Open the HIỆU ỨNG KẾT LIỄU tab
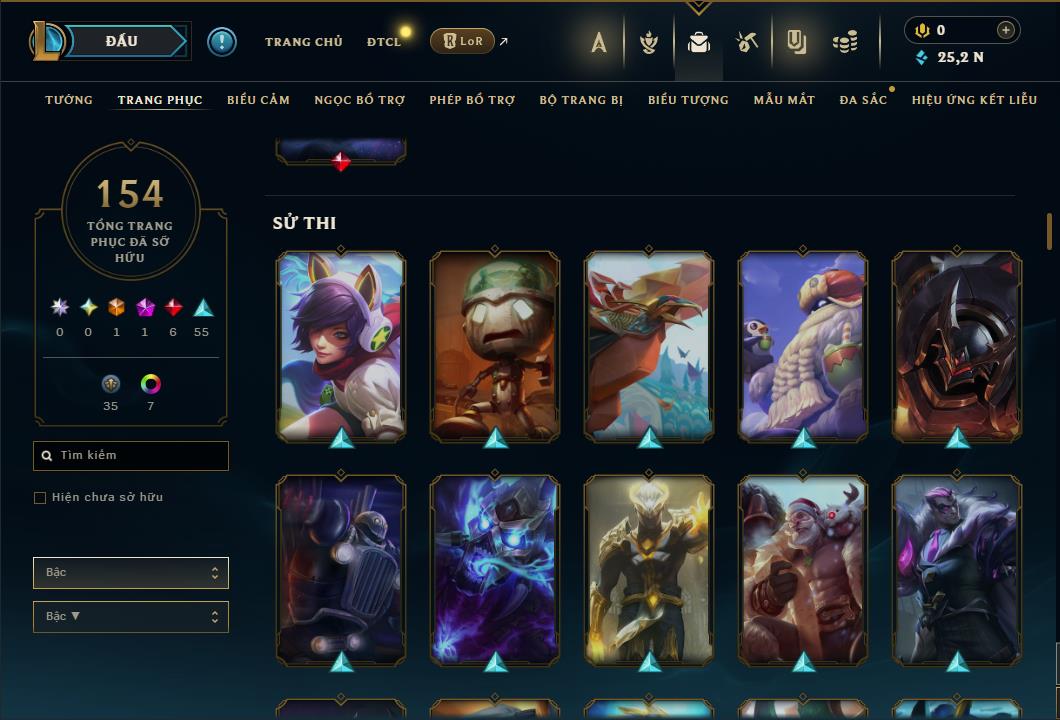 [x=974, y=100]
